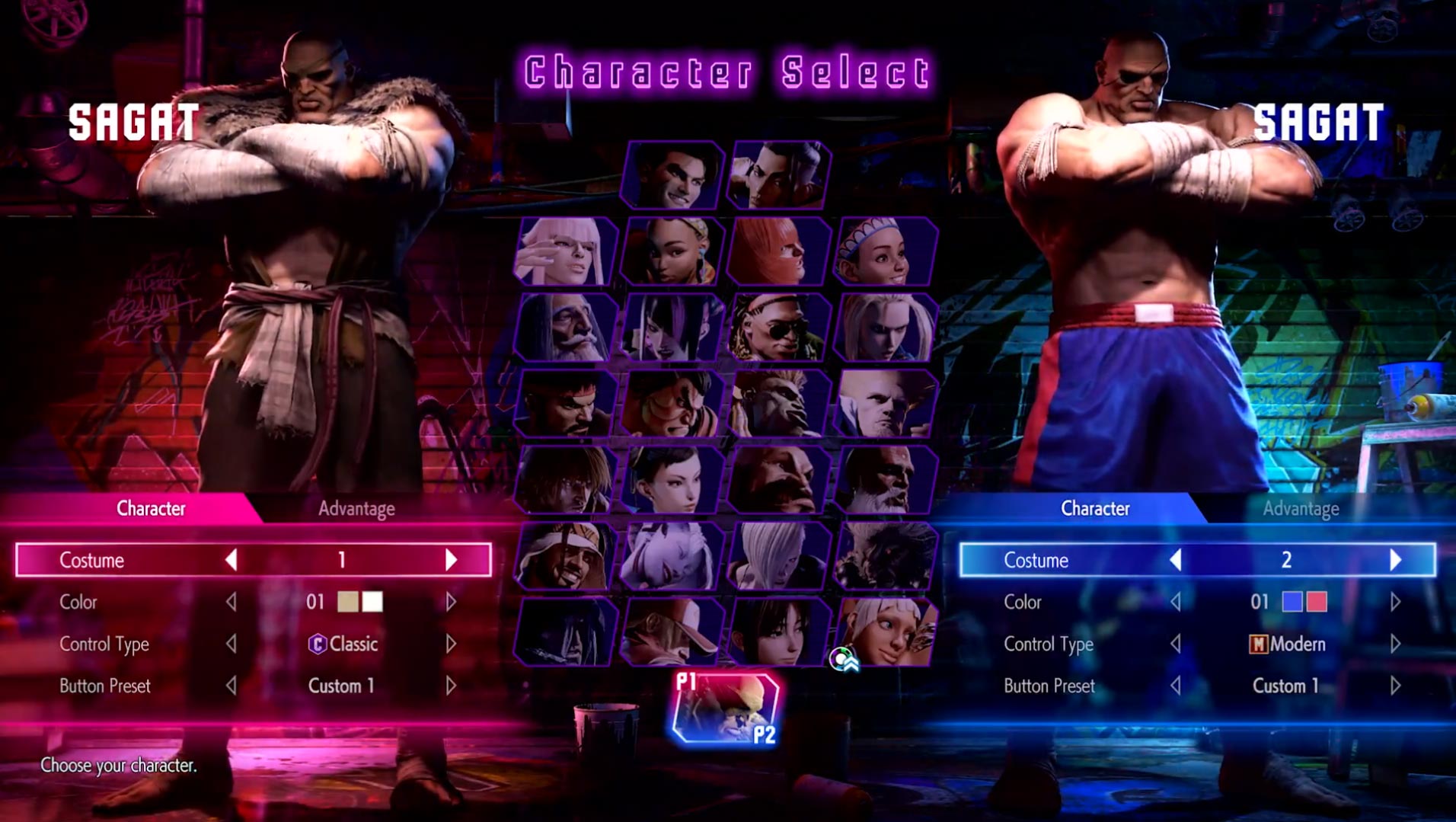Click the right arrow on Player 2 Color row

pyautogui.click(x=1394, y=602)
